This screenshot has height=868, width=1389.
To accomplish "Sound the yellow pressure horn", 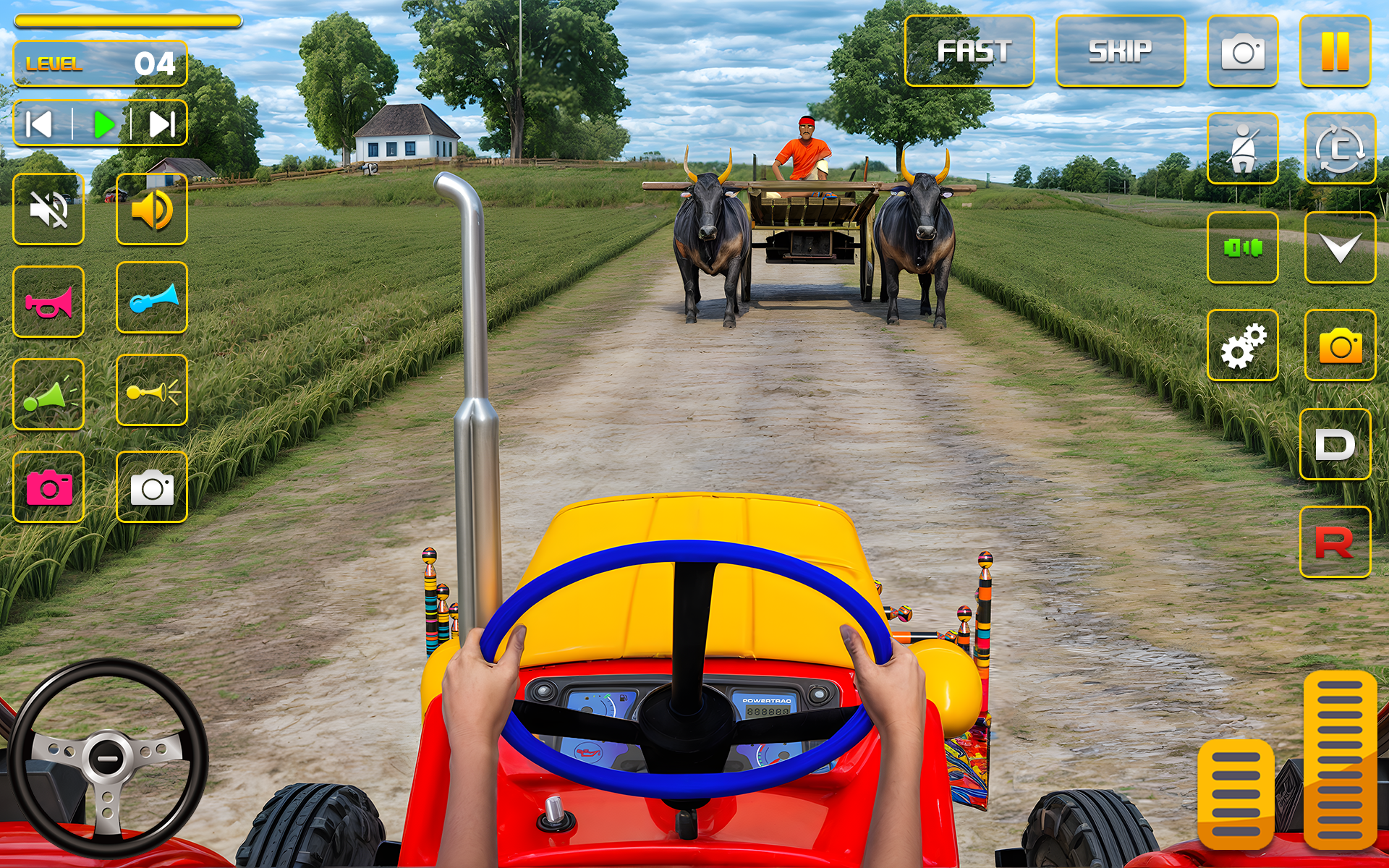I will point(151,394).
